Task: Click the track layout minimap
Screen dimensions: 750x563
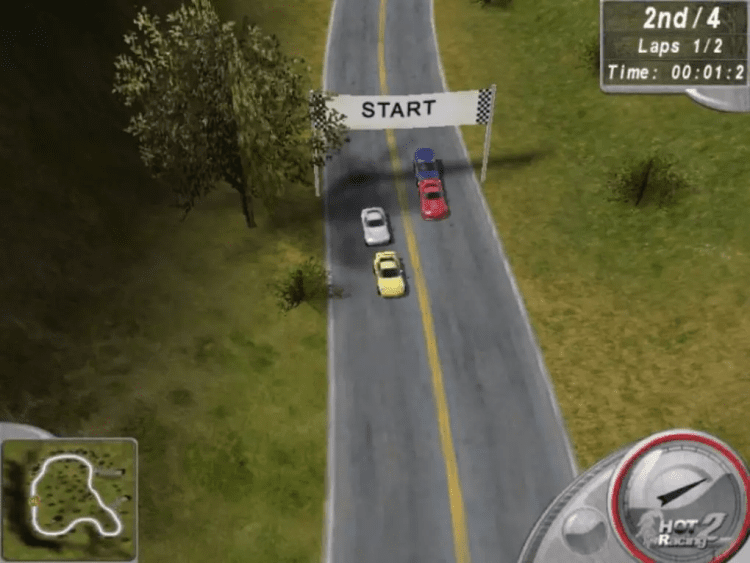Action: [x=69, y=497]
